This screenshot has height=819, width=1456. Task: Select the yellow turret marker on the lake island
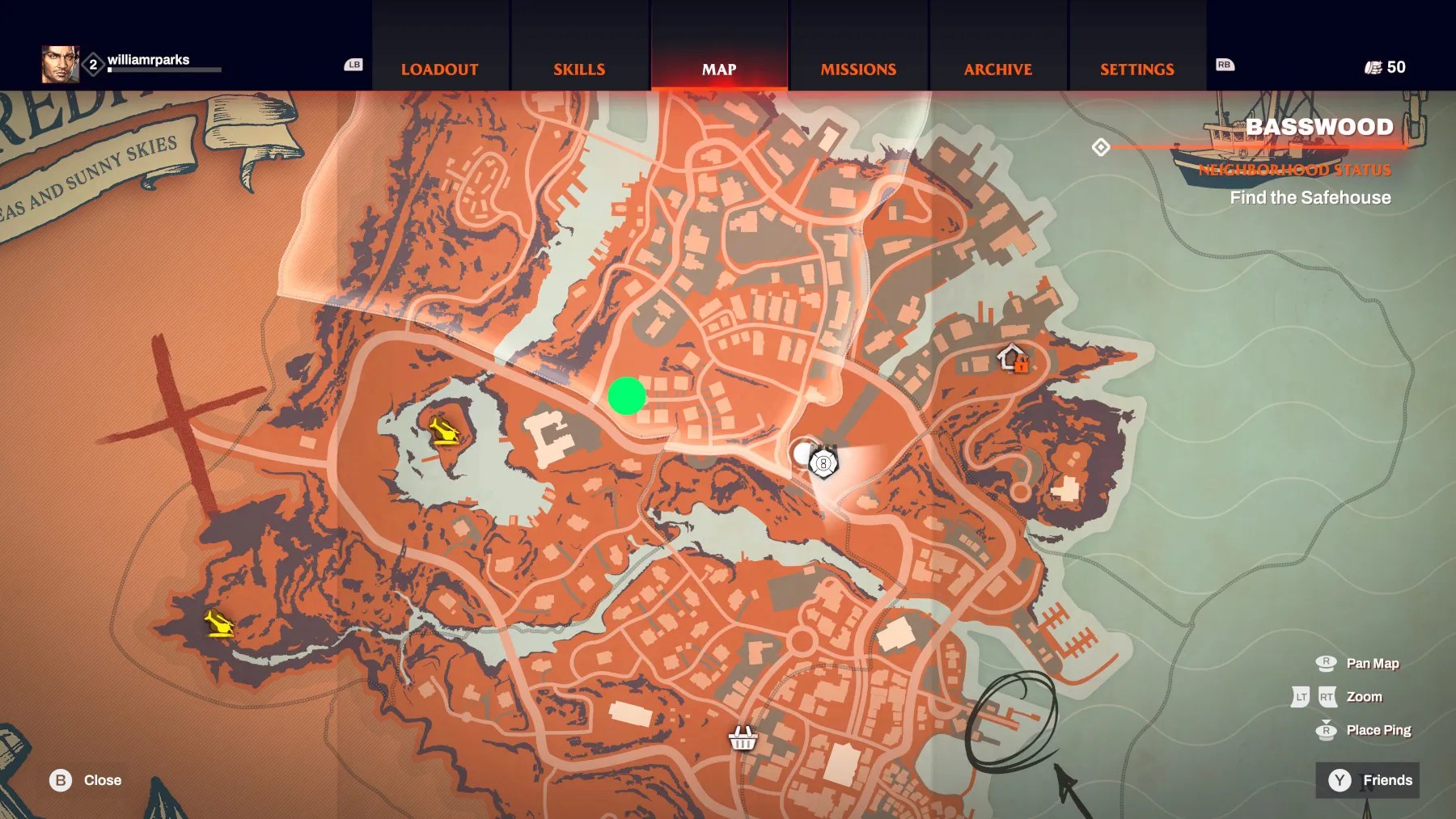[x=443, y=431]
